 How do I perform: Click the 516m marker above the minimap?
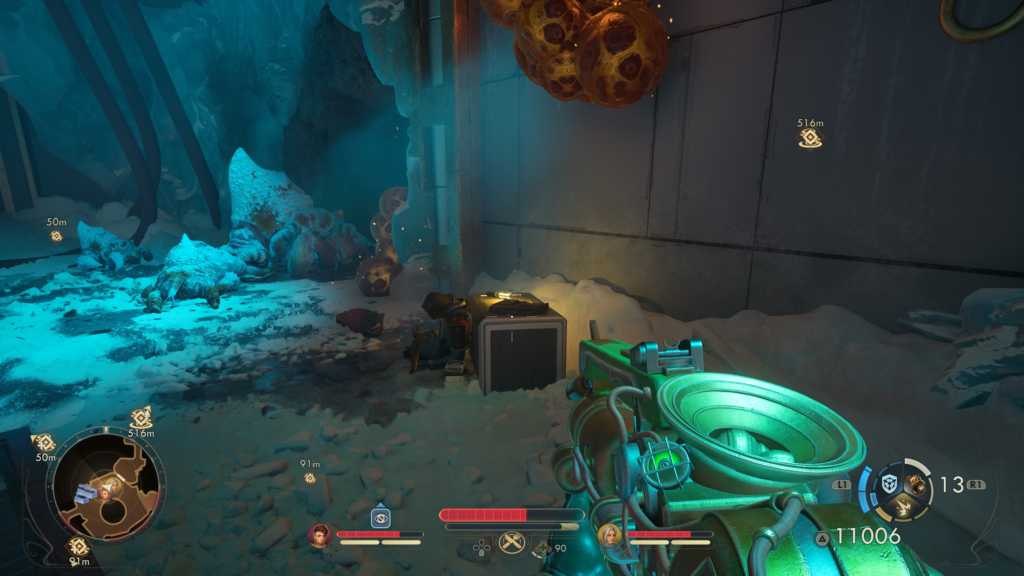coord(141,418)
